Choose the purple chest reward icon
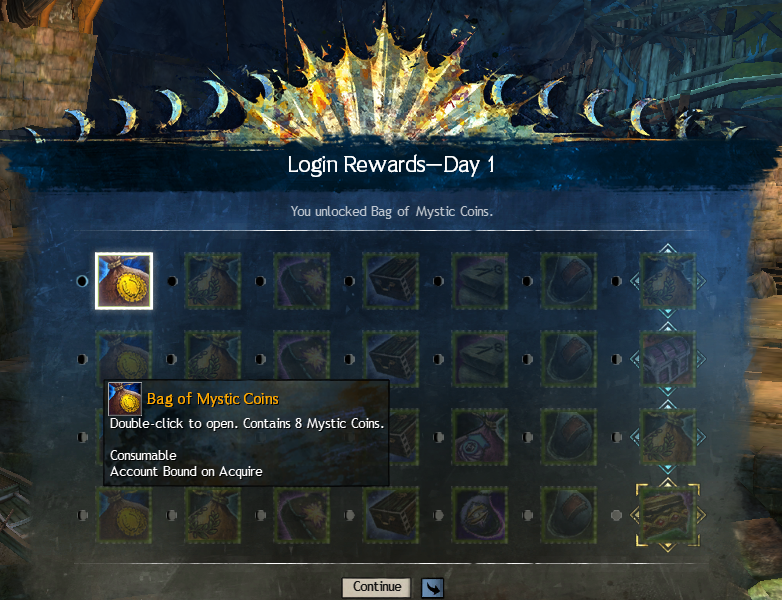 click(667, 360)
